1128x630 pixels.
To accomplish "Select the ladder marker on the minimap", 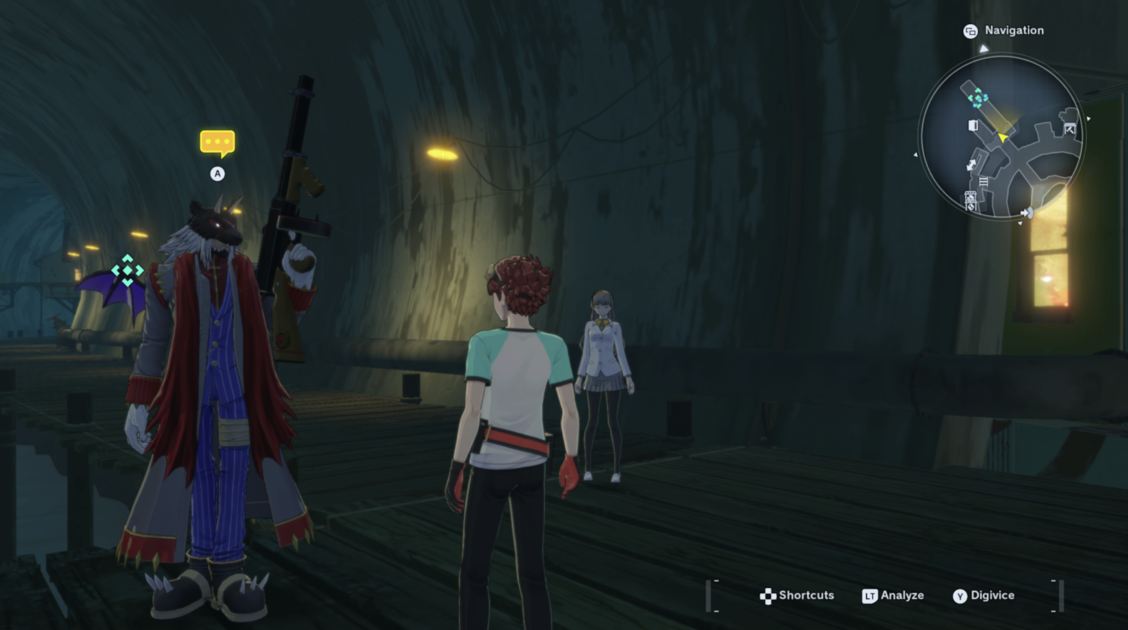I will coord(984,181).
